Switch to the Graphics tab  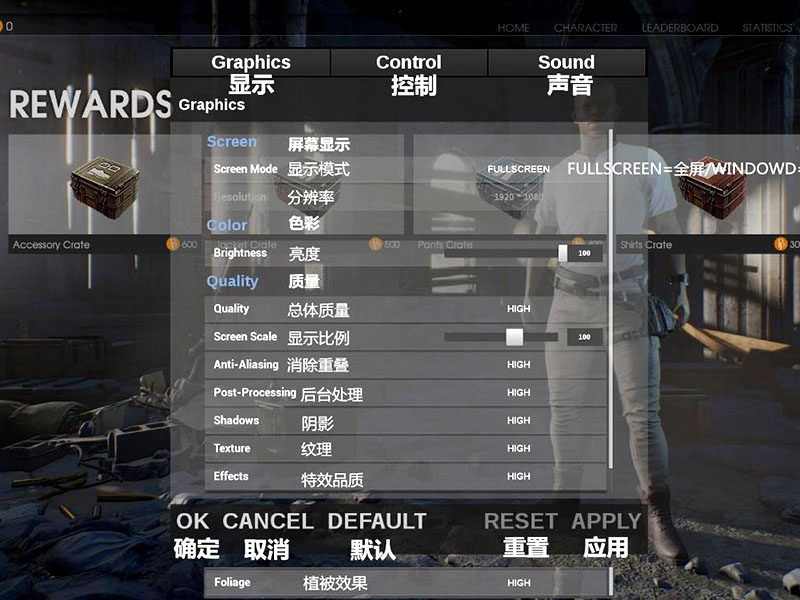point(251,63)
